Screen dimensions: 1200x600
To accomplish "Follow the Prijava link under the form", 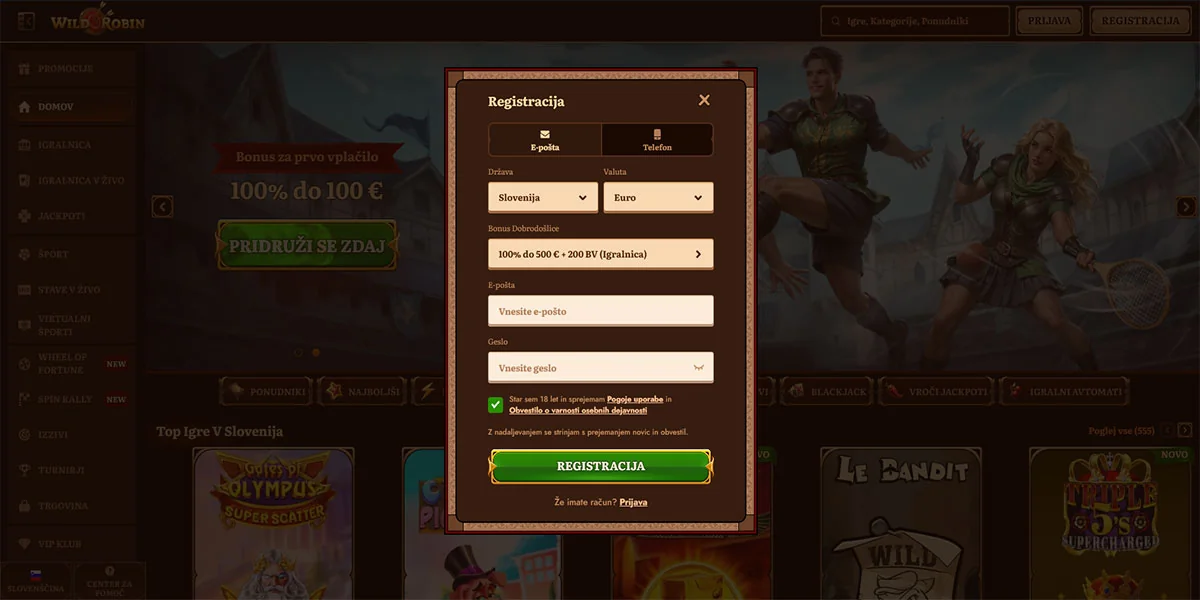I will pyautogui.click(x=633, y=502).
